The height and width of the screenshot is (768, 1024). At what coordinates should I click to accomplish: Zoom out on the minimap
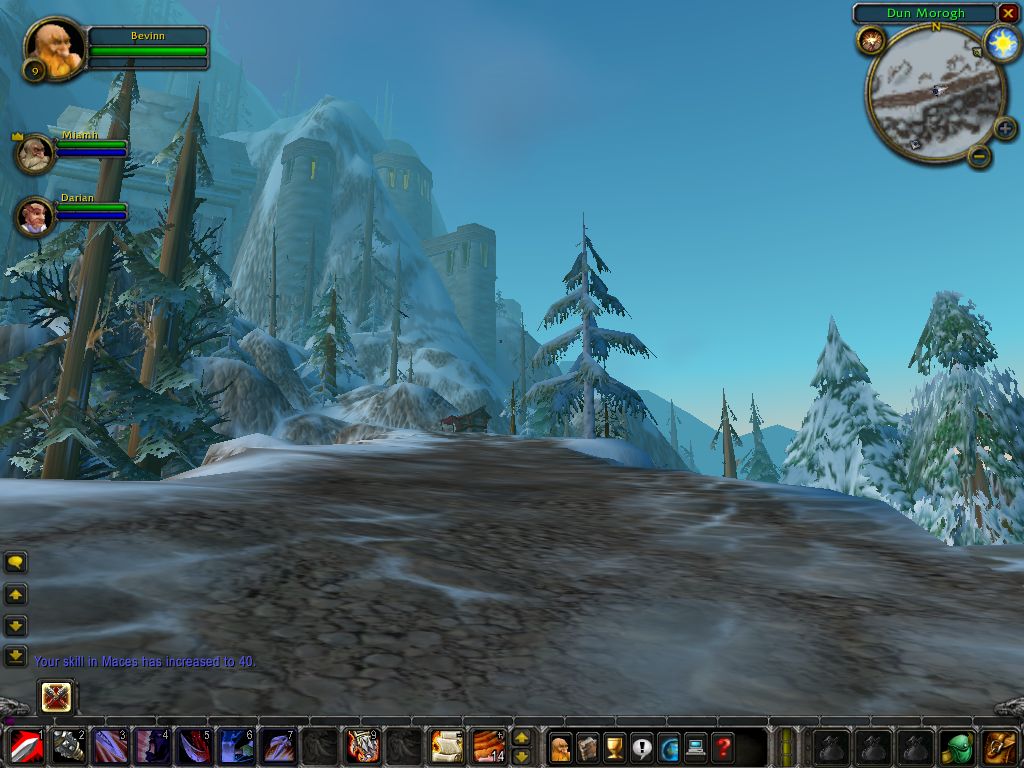[980, 155]
